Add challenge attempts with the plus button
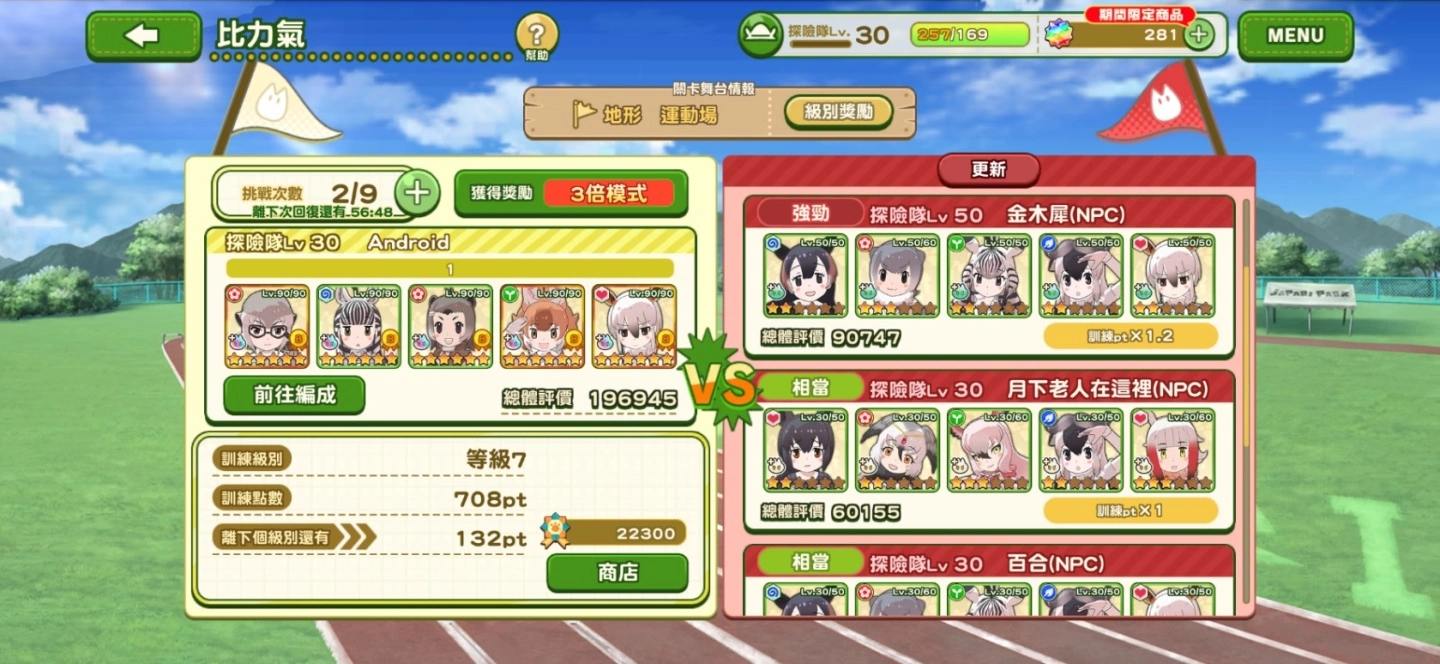Viewport: 1440px width, 664px height. (417, 192)
